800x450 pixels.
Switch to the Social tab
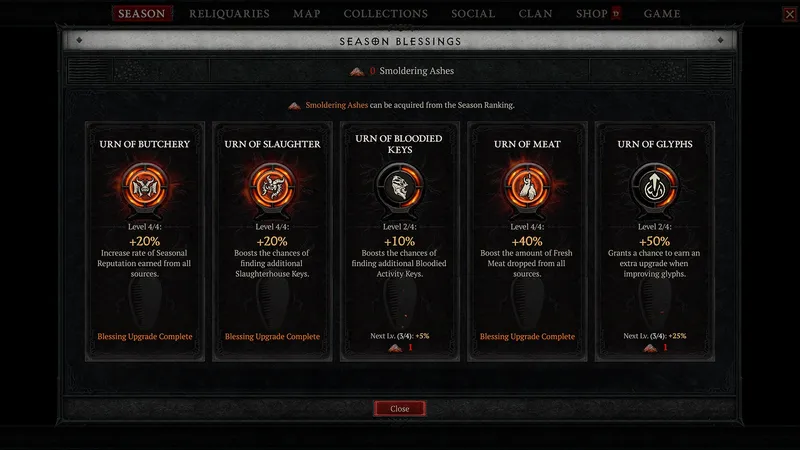(x=473, y=14)
